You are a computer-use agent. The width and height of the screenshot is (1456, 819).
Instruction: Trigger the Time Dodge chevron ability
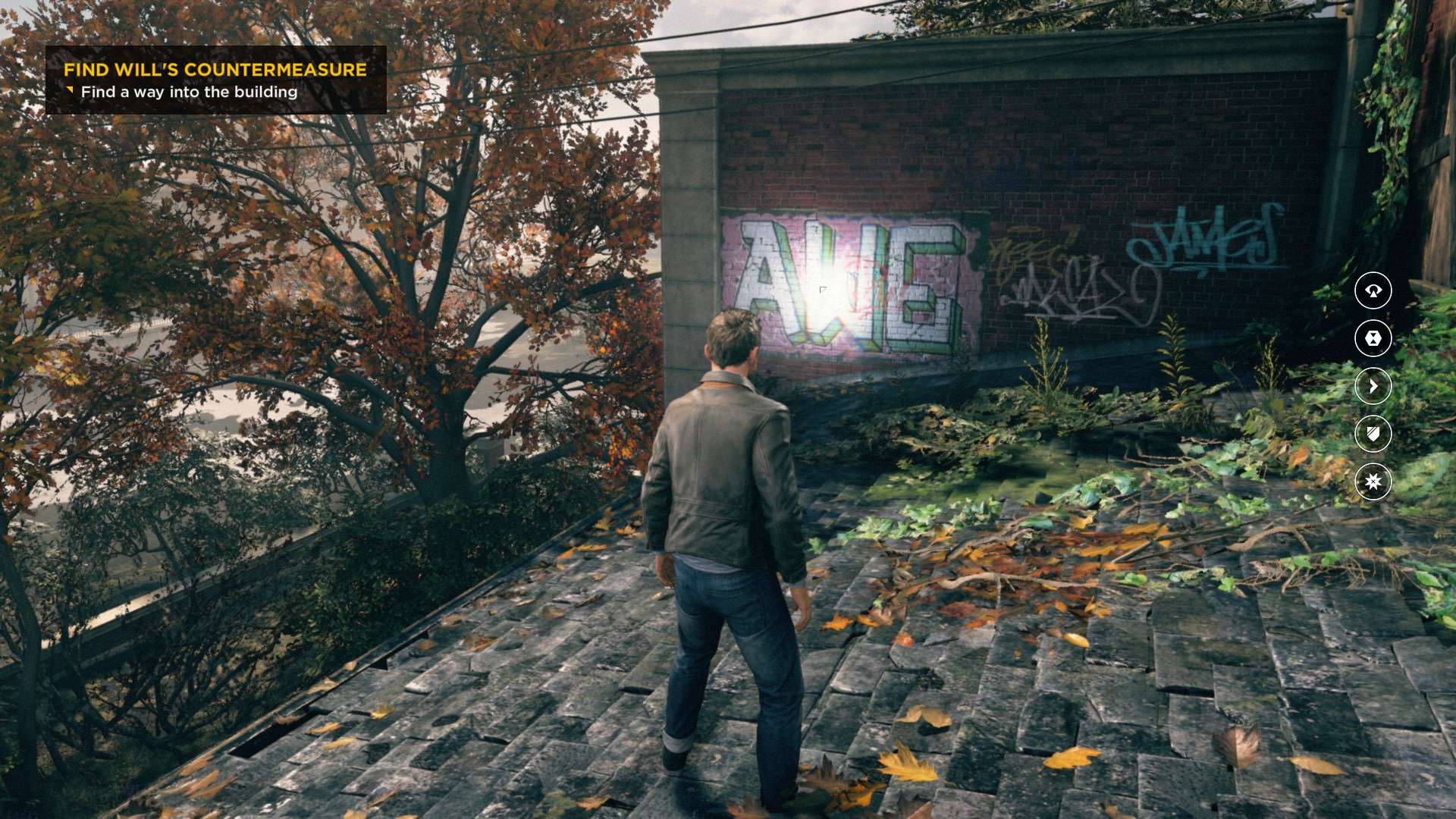pyautogui.click(x=1373, y=386)
